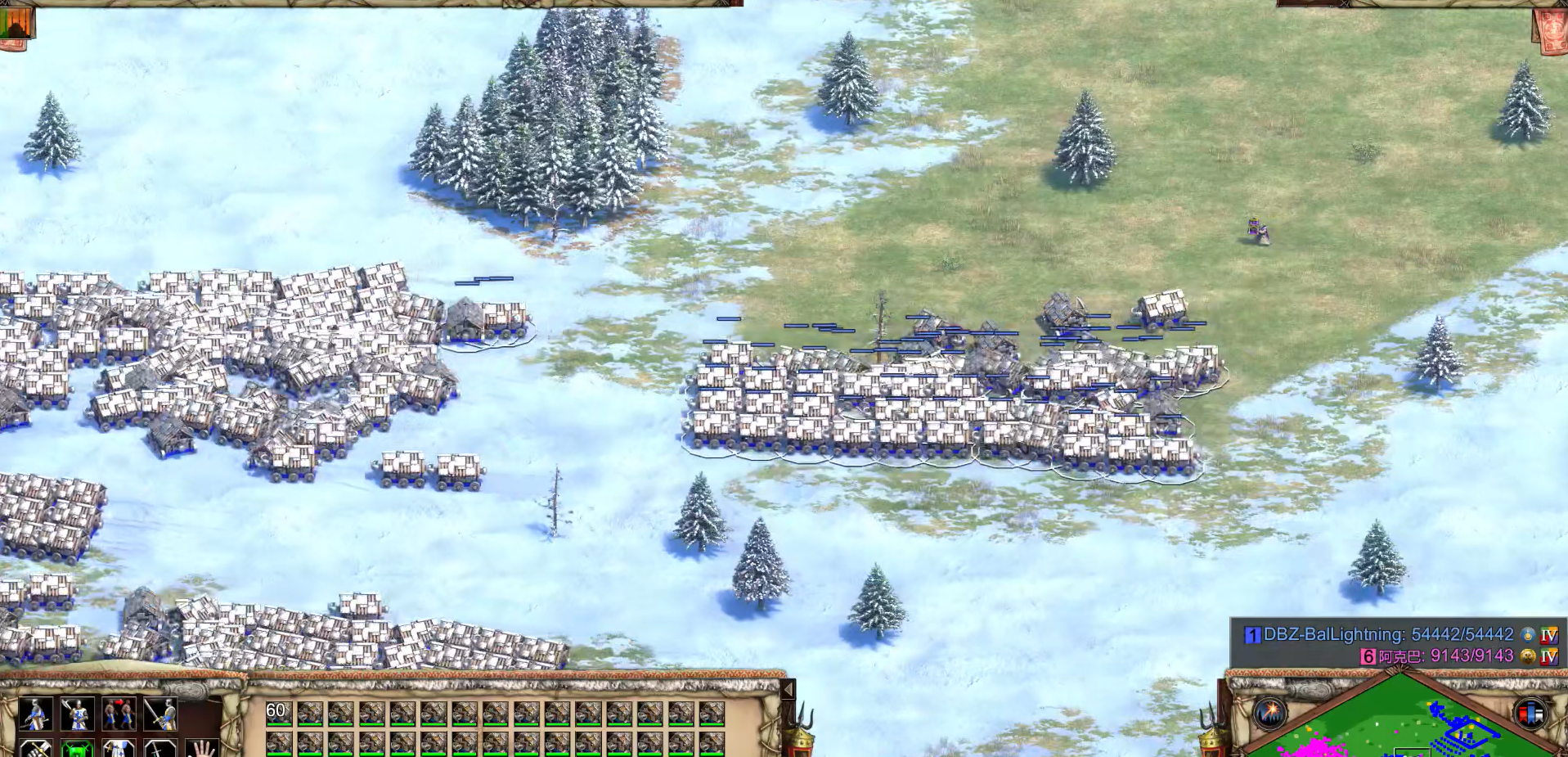This screenshot has height=757, width=1568.
Task: Select the first militia unit train icon
Action: (34, 714)
